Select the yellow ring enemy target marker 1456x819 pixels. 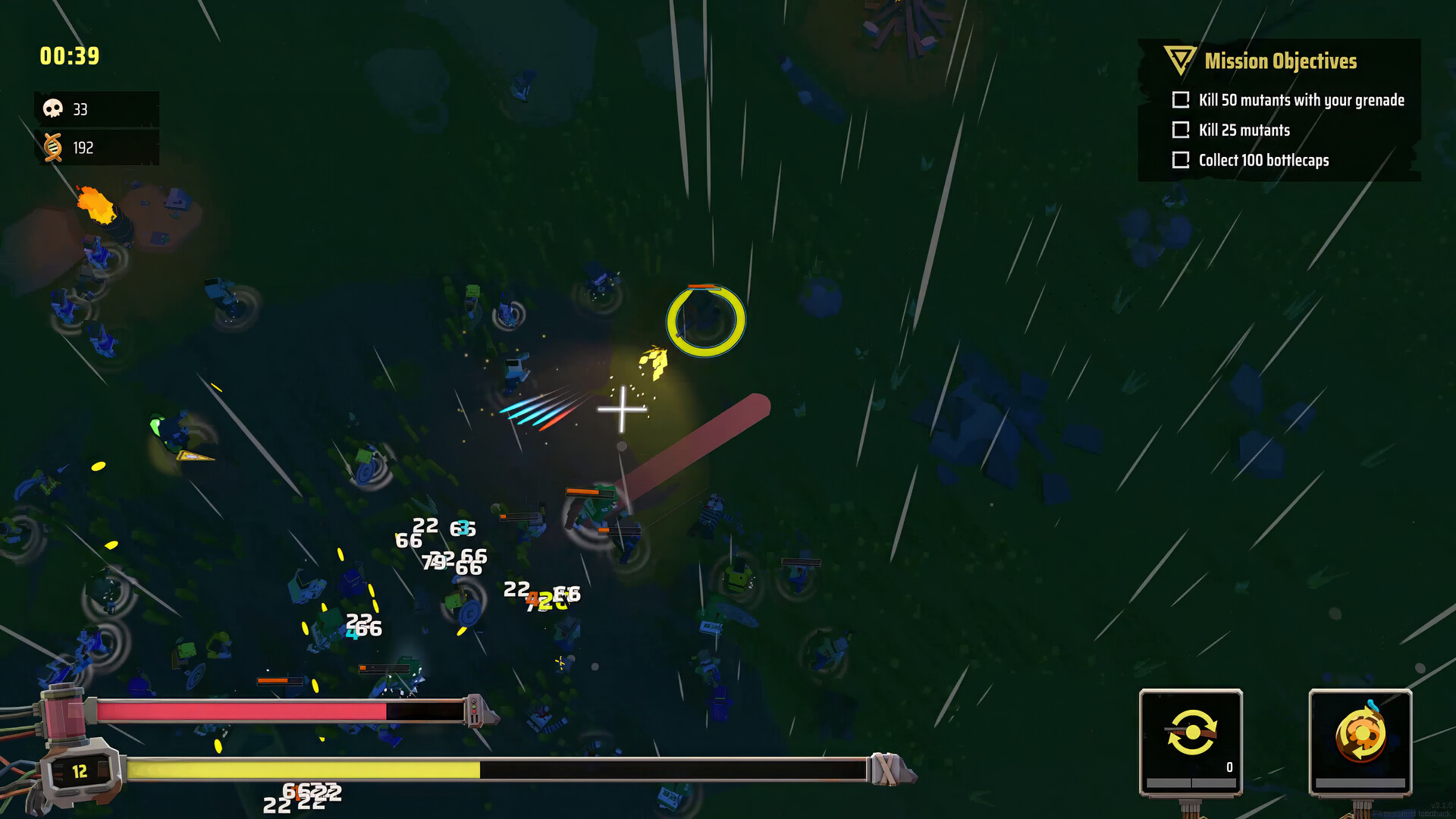tap(705, 322)
